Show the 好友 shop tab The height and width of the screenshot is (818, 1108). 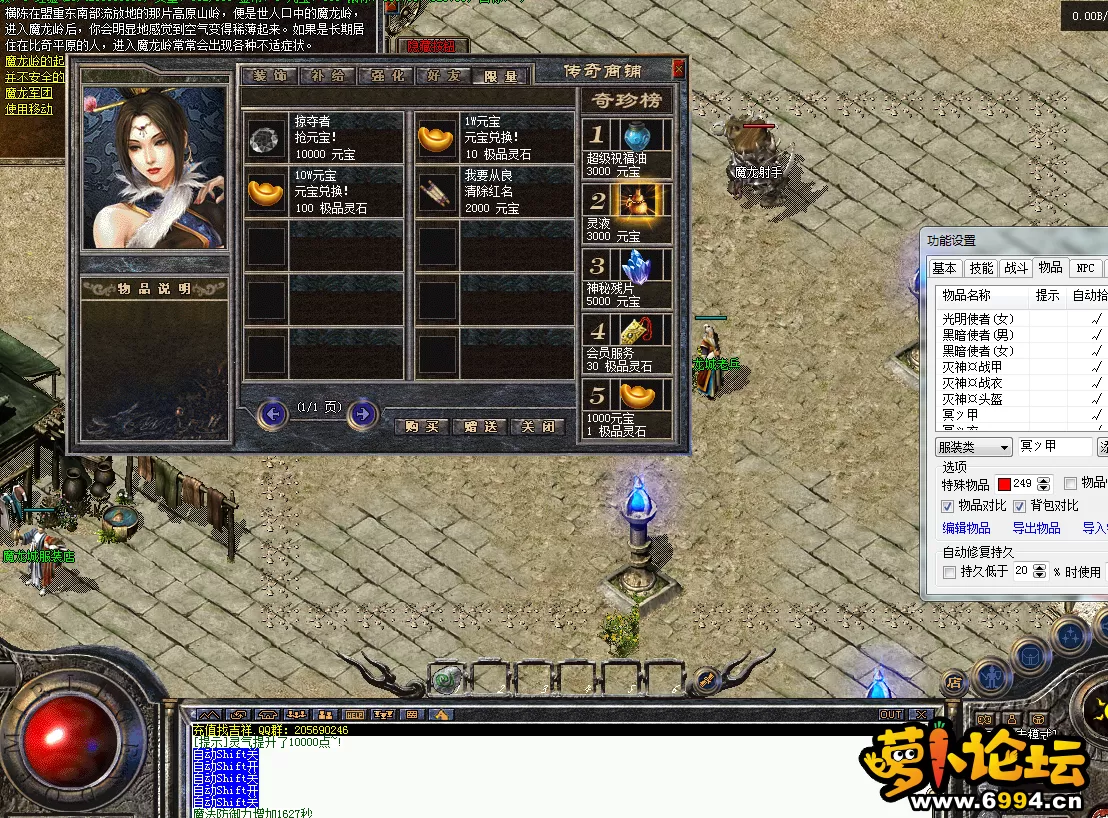pos(444,75)
